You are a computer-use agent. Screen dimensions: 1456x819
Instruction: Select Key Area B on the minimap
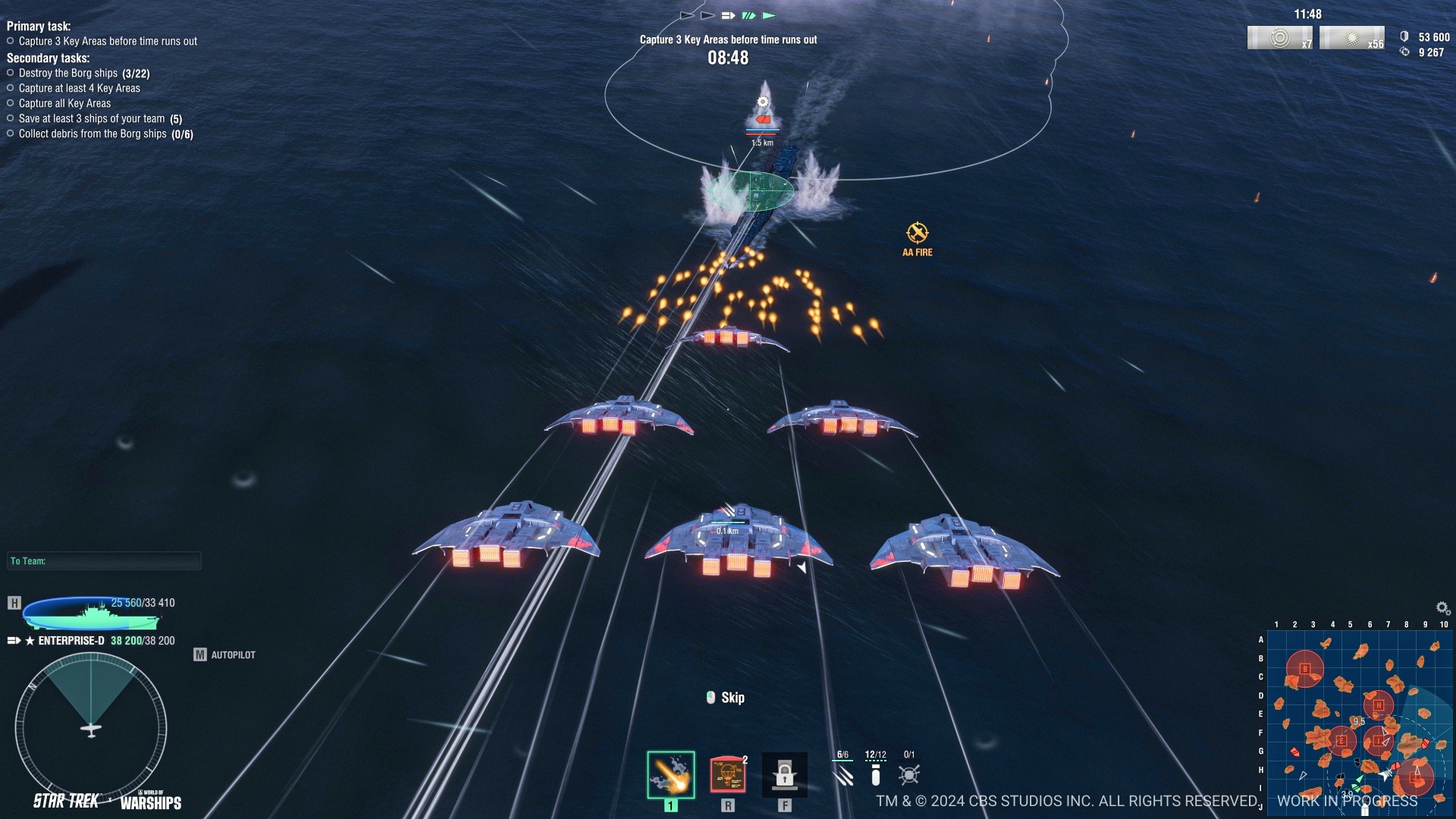point(1304,669)
